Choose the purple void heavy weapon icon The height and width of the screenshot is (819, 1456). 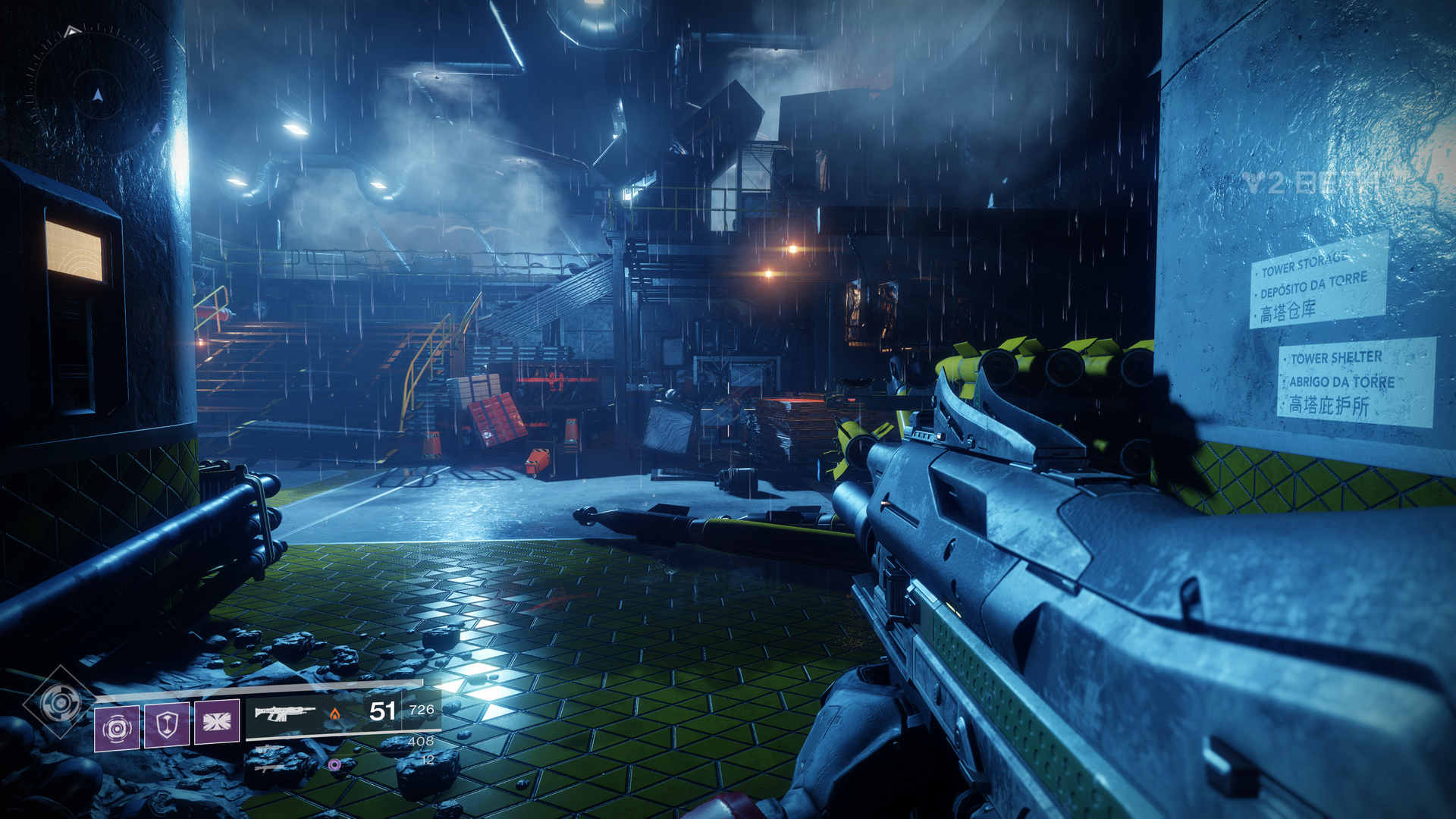[334, 764]
